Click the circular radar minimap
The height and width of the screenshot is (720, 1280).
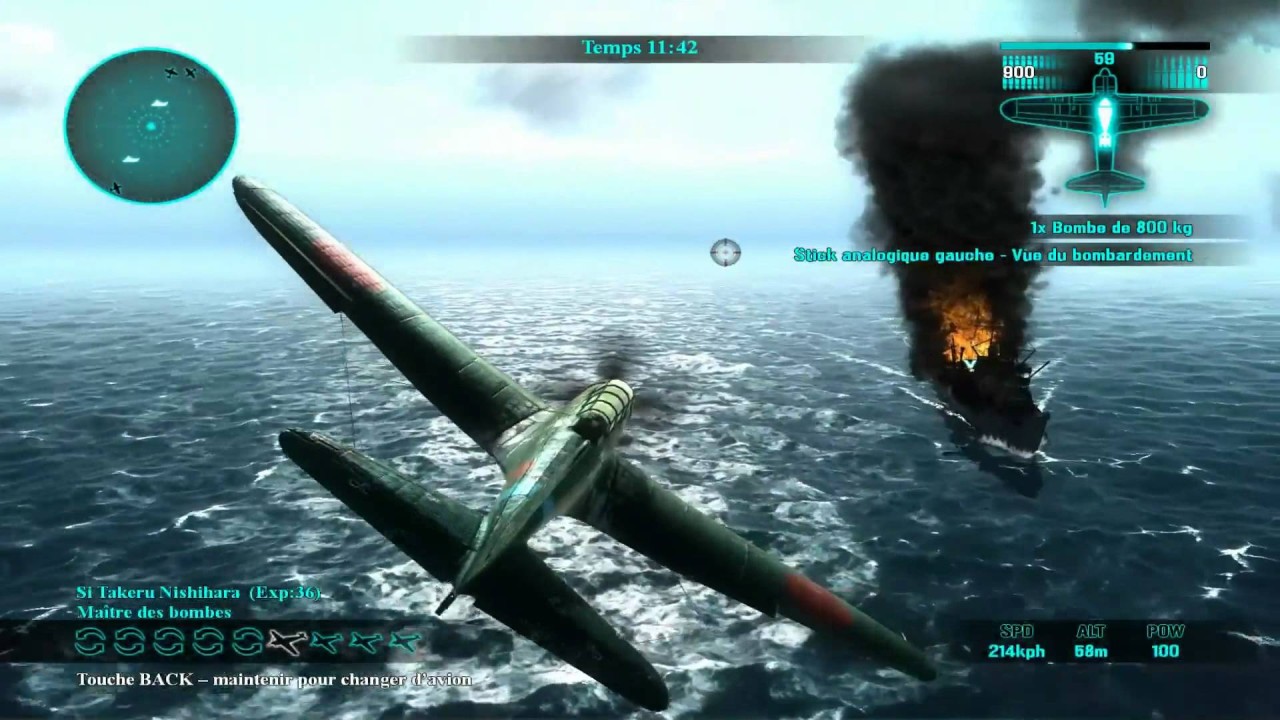coord(151,126)
